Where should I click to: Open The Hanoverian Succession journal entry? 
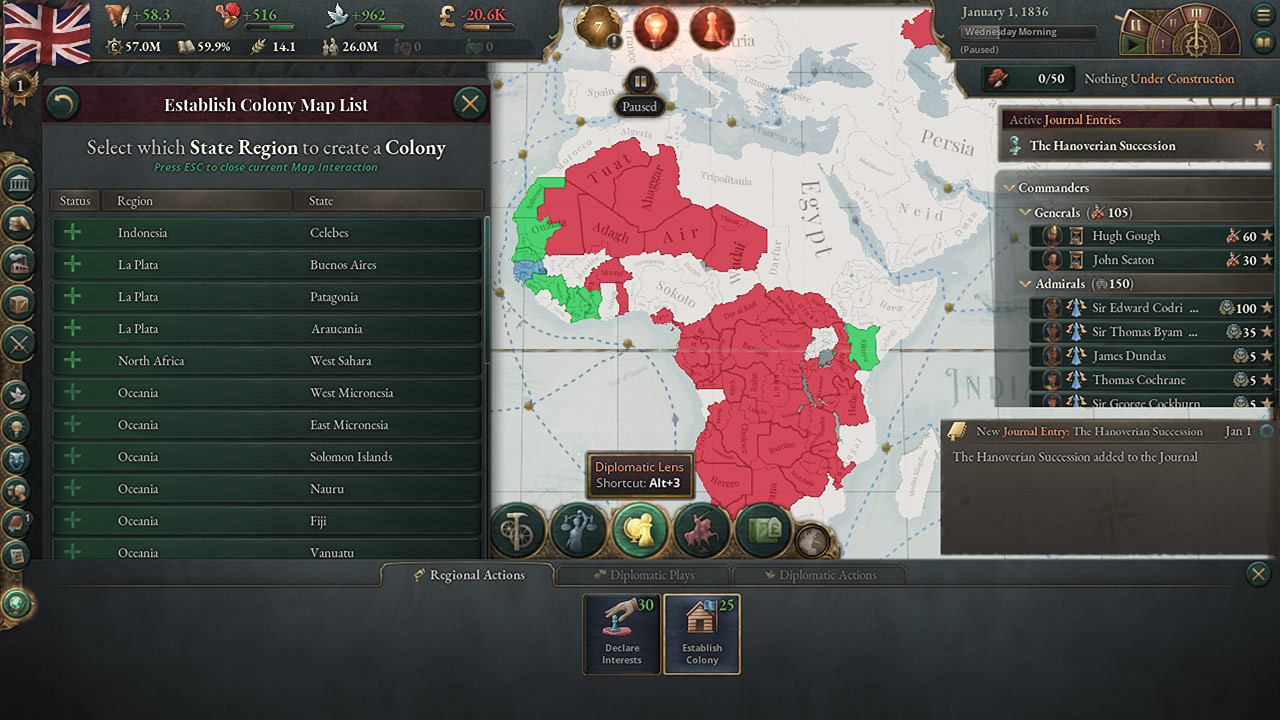(x=1102, y=146)
